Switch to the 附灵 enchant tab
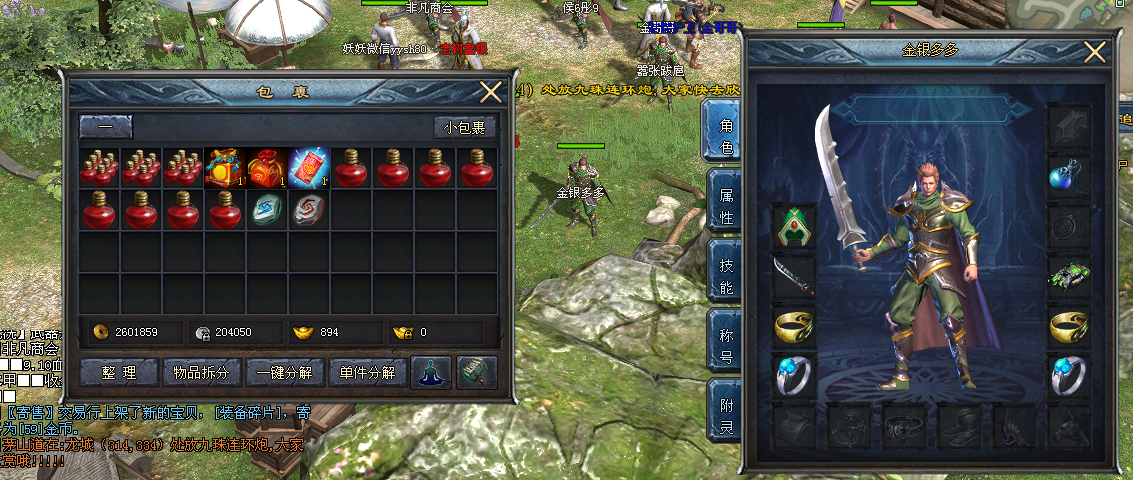1133x480 pixels. tap(724, 415)
